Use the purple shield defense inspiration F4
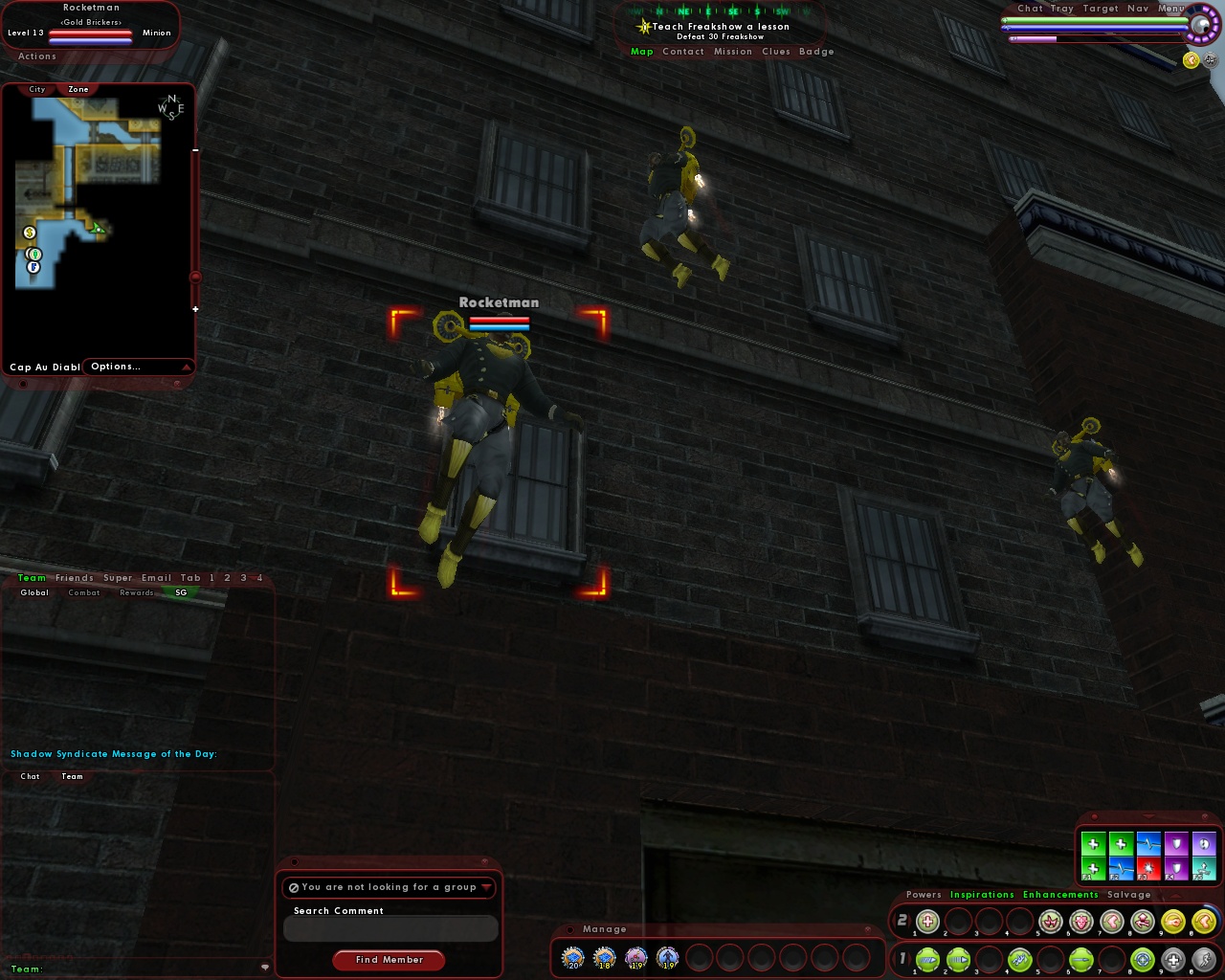1225x980 pixels. (x=1176, y=869)
